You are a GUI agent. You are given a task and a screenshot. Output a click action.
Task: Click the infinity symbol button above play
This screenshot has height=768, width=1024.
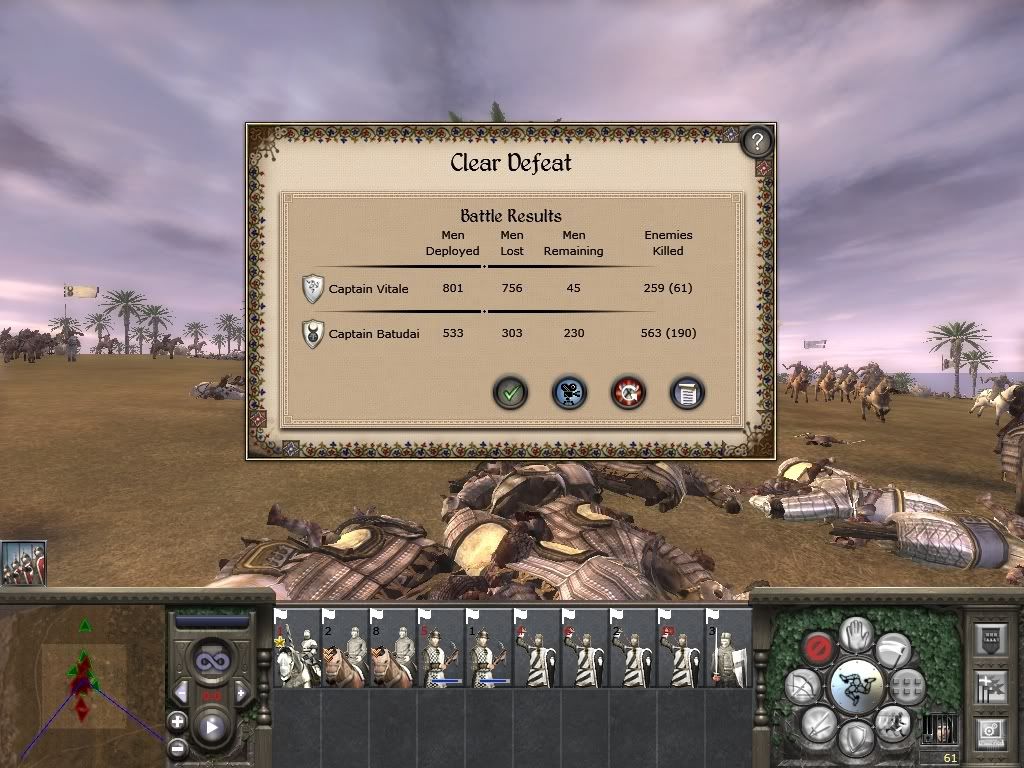211,661
